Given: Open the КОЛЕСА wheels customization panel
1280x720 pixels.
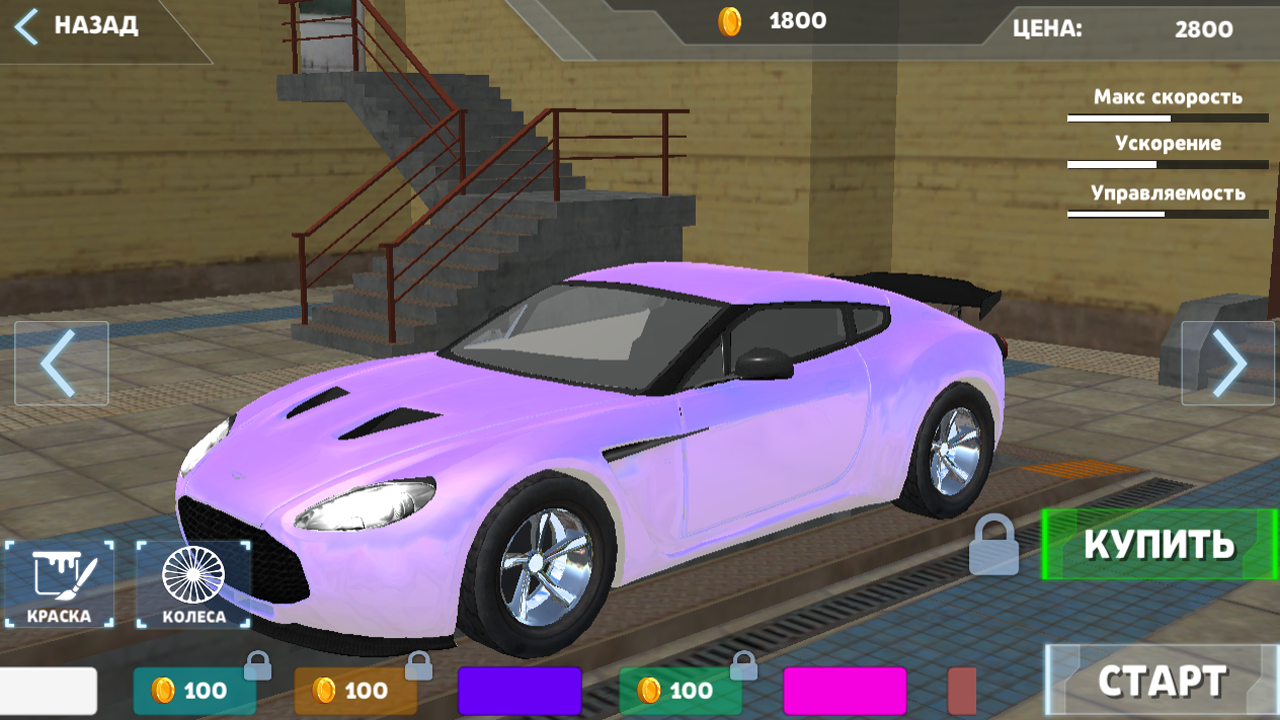Looking at the screenshot, I should pyautogui.click(x=192, y=585).
